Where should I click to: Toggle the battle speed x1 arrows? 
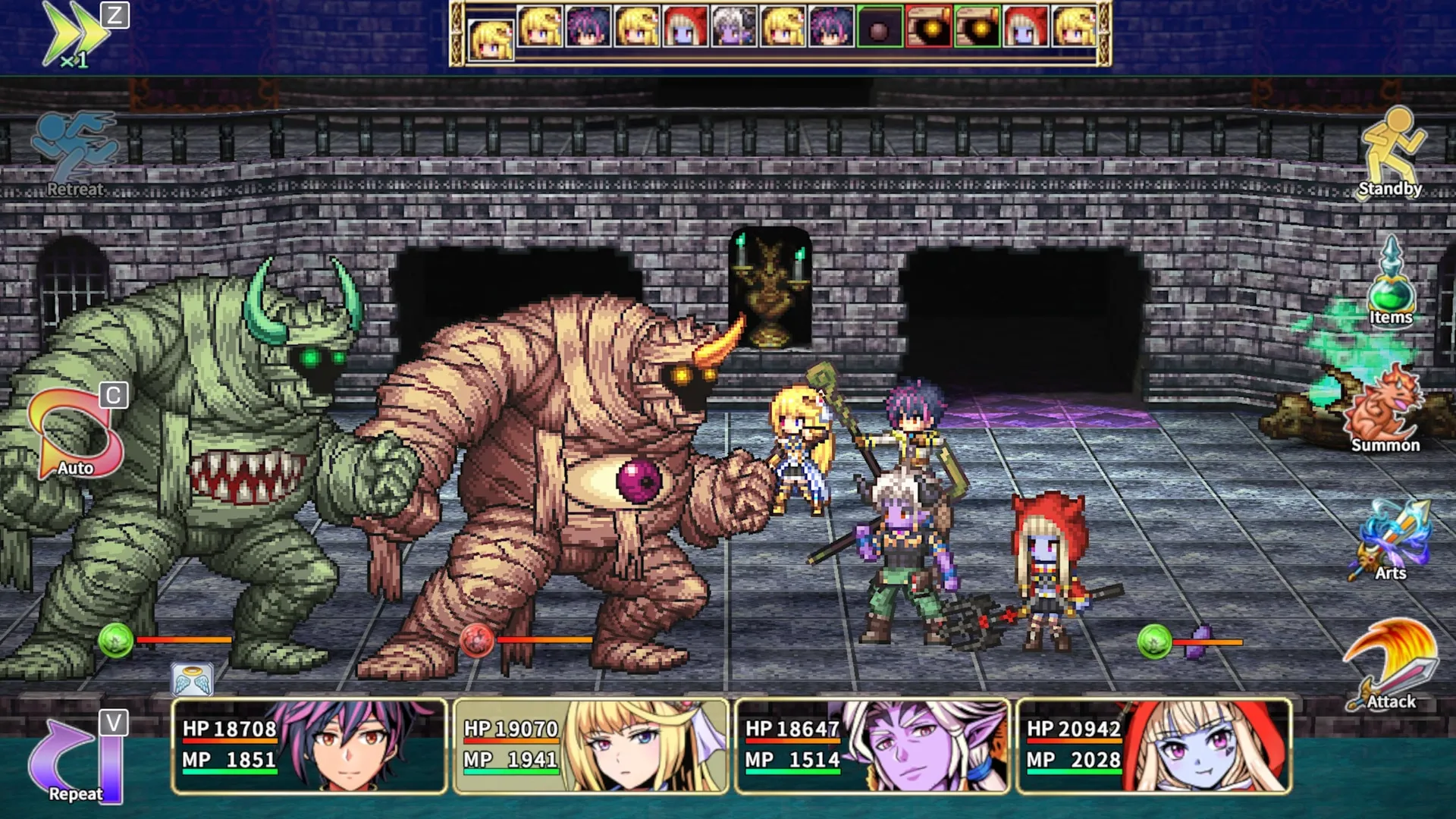[x=76, y=34]
